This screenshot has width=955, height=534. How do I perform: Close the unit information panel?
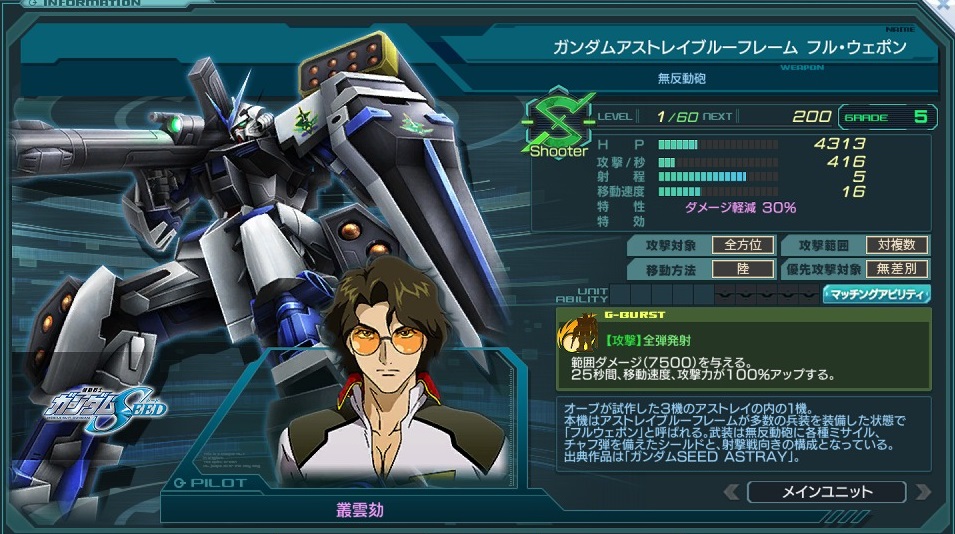(943, 7)
